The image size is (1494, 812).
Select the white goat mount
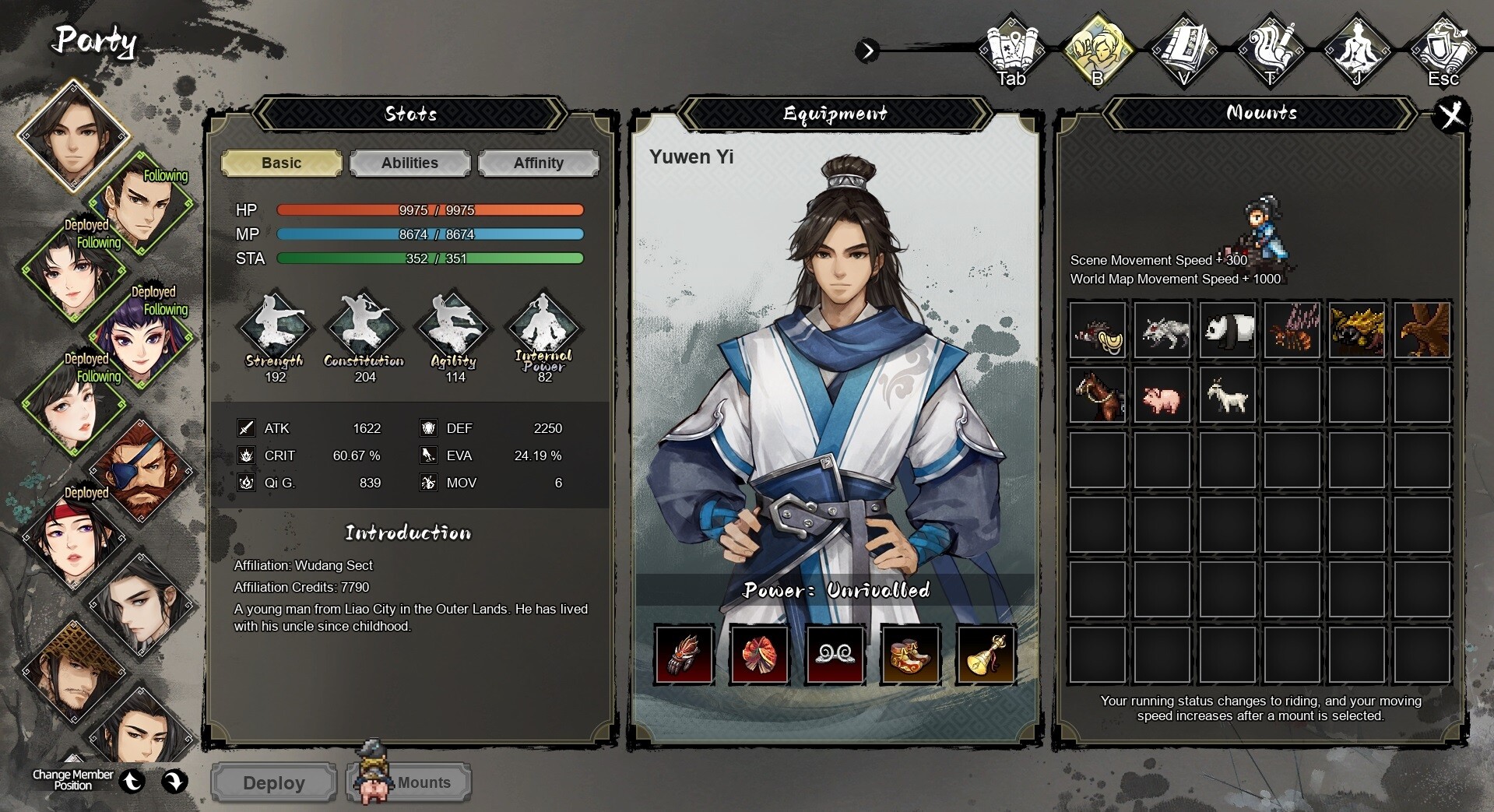pos(1227,395)
